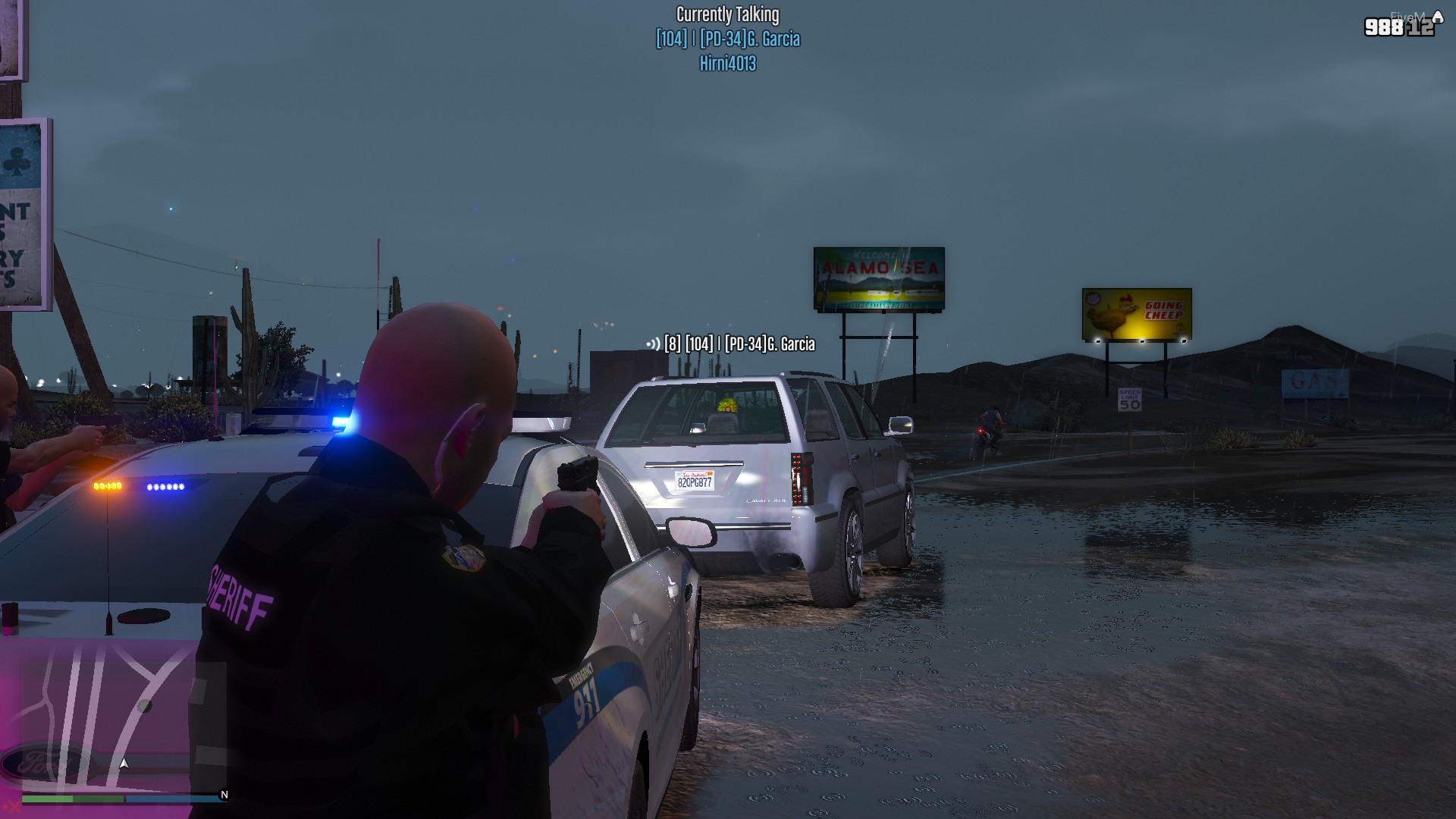Select the white player arrow on the minimap
1456x819 pixels.
coord(124,764)
